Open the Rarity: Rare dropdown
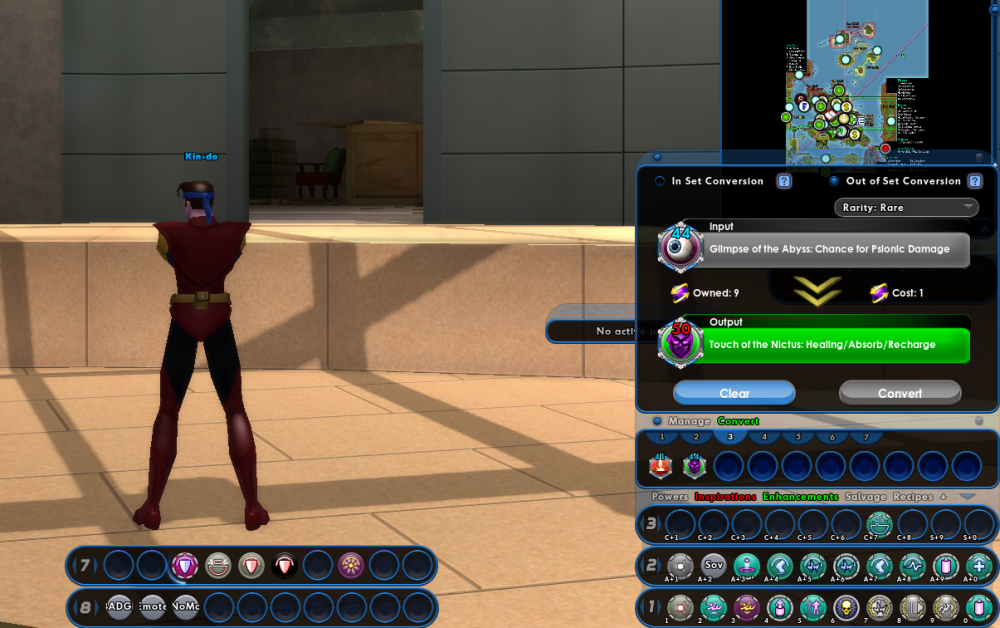The height and width of the screenshot is (628, 1000). coord(906,207)
